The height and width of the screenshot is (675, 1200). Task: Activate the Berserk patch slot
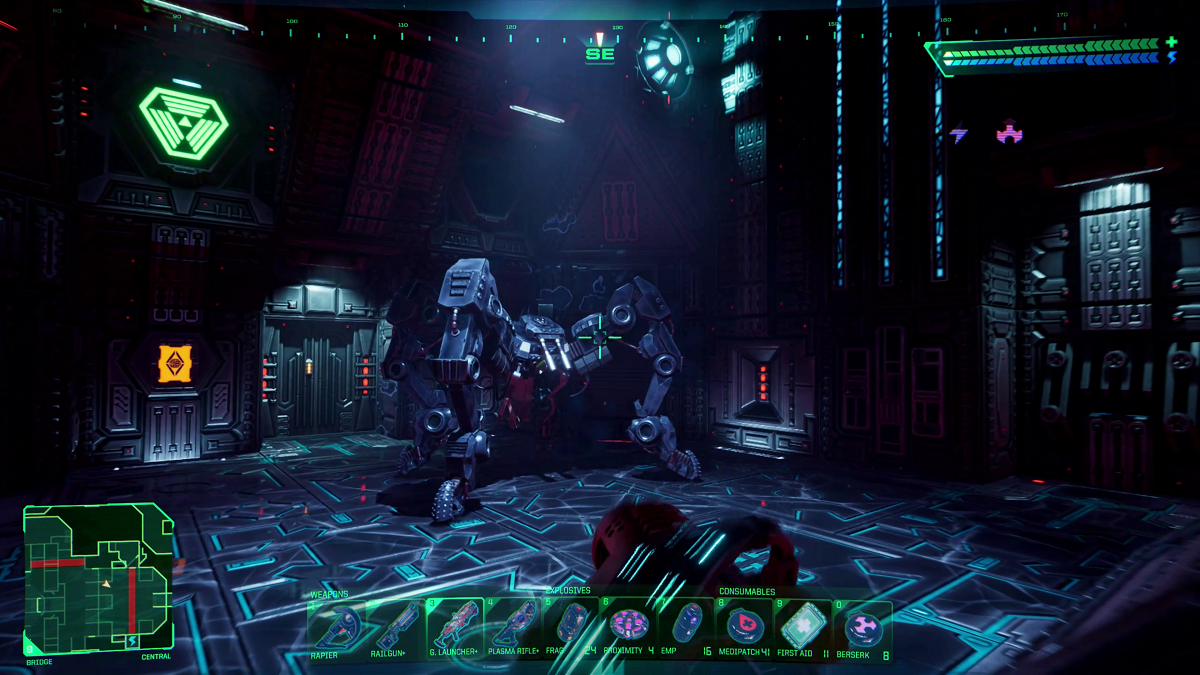[861, 627]
